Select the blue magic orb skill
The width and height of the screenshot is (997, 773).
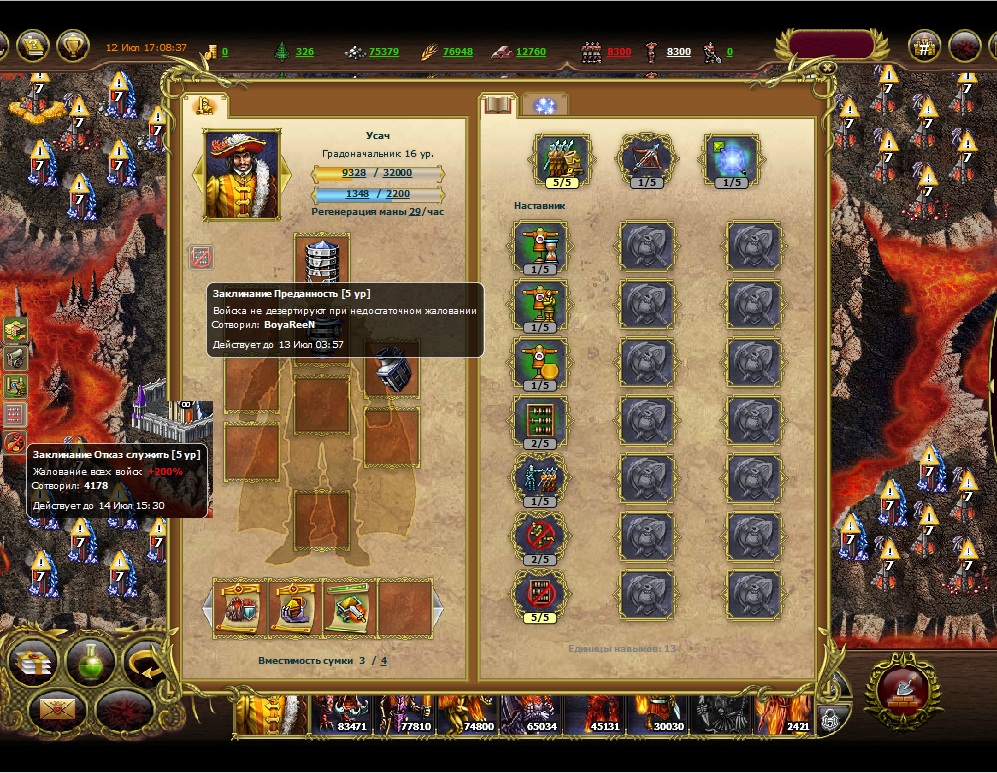[x=732, y=159]
